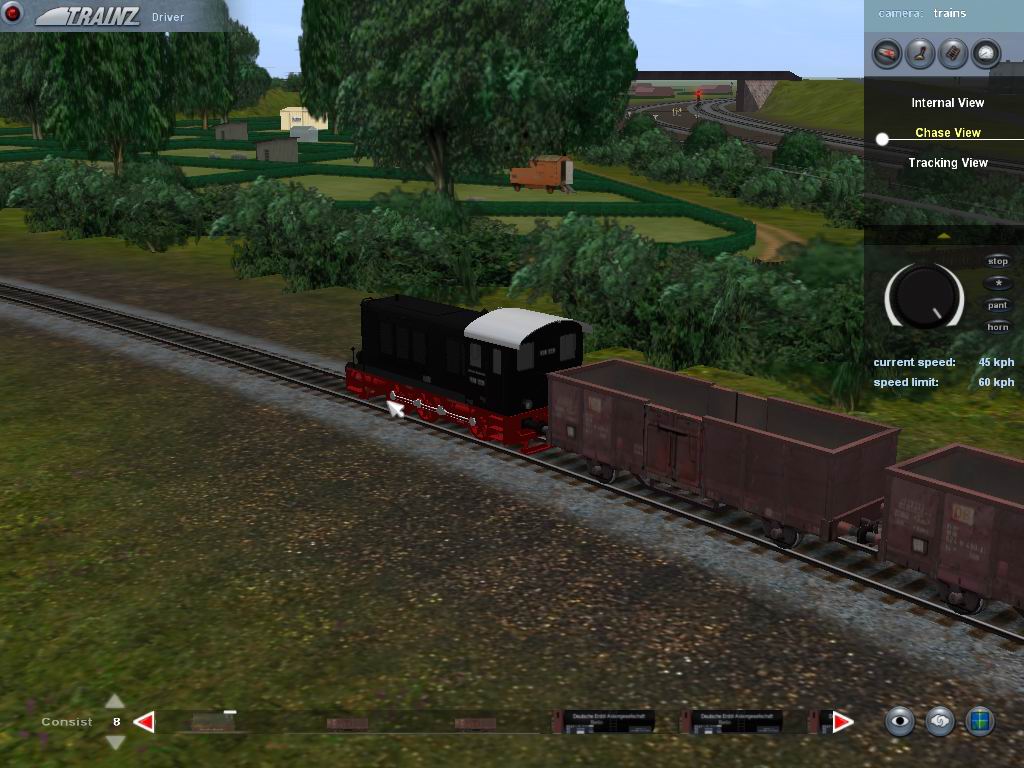The height and width of the screenshot is (768, 1024).
Task: Open the speedometer gauge icon
Action: [x=986, y=53]
